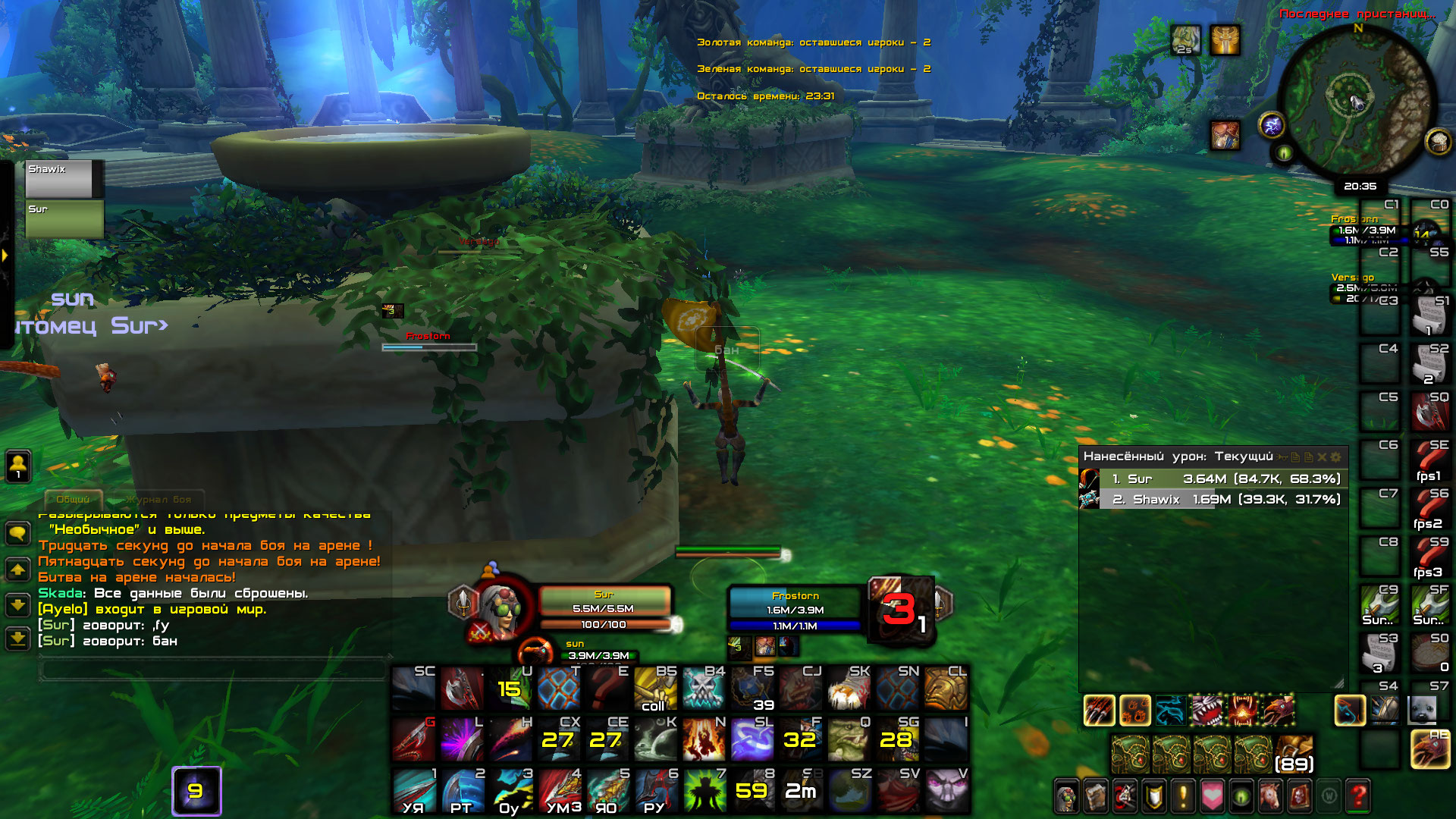The height and width of the screenshot is (819, 1456).
Task: Activate the skull ability bound to B4
Action: pyautogui.click(x=703, y=689)
